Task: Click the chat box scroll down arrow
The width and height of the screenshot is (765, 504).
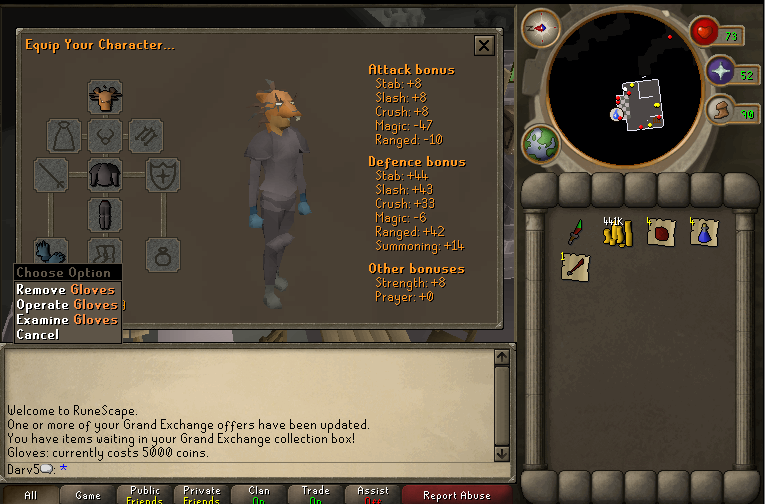Action: click(502, 453)
